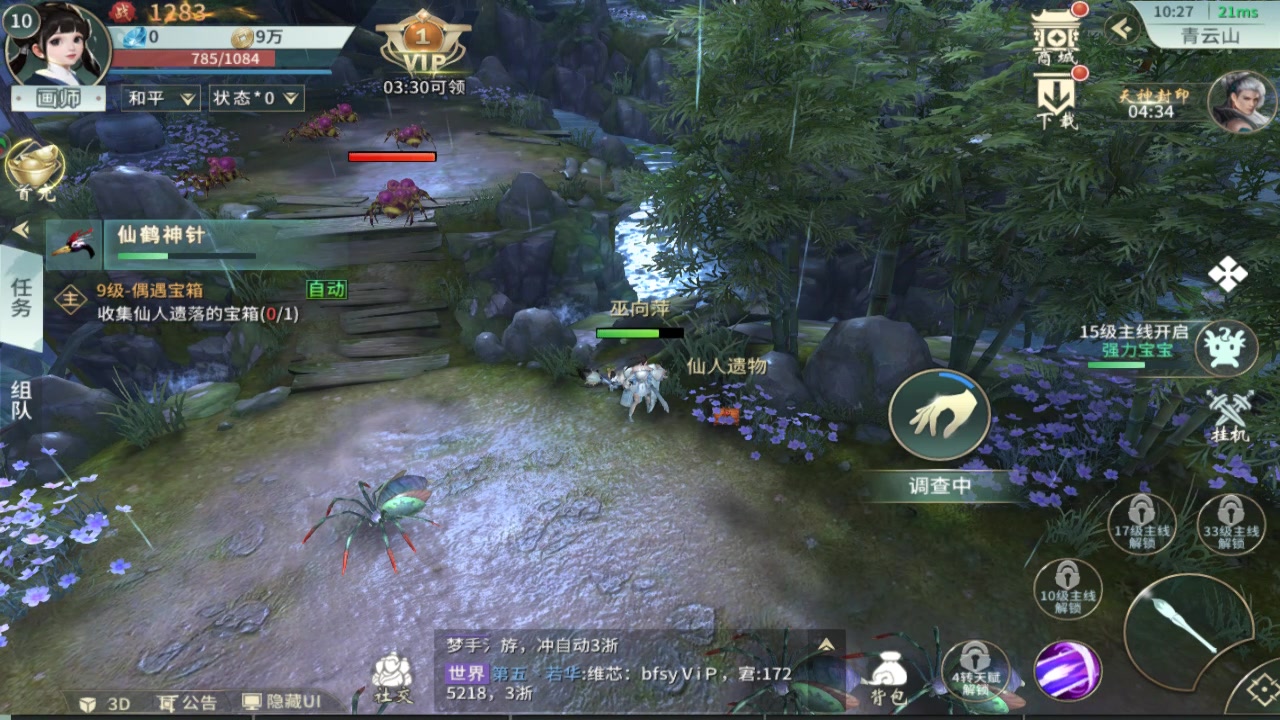This screenshot has width=1280, height=720.
Task: Select the 仙鹤神针 tracker entry
Action: tap(180, 244)
